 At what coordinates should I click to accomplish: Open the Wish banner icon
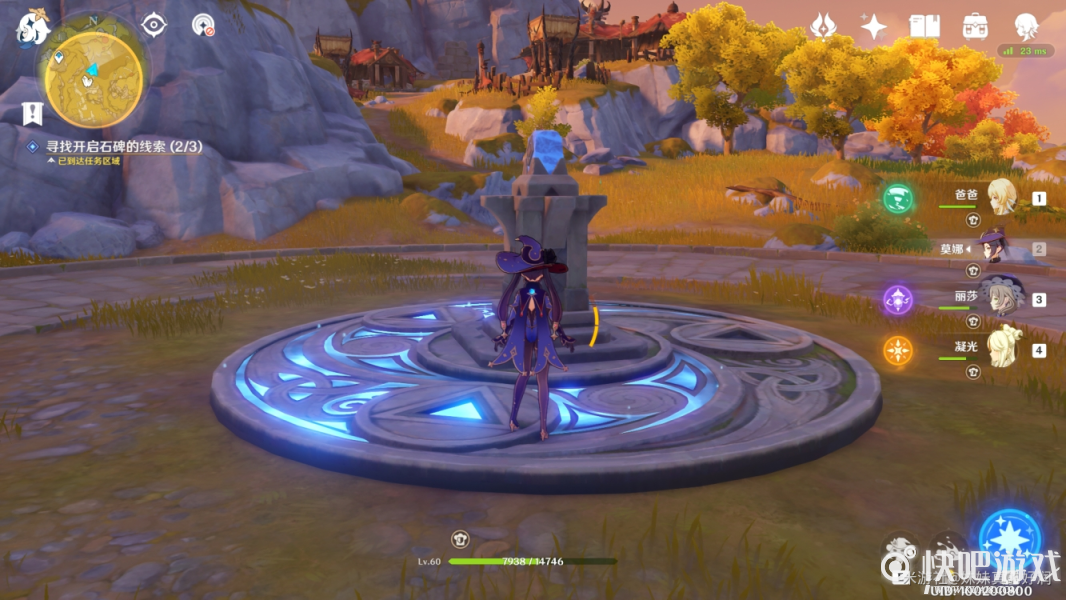click(x=823, y=27)
